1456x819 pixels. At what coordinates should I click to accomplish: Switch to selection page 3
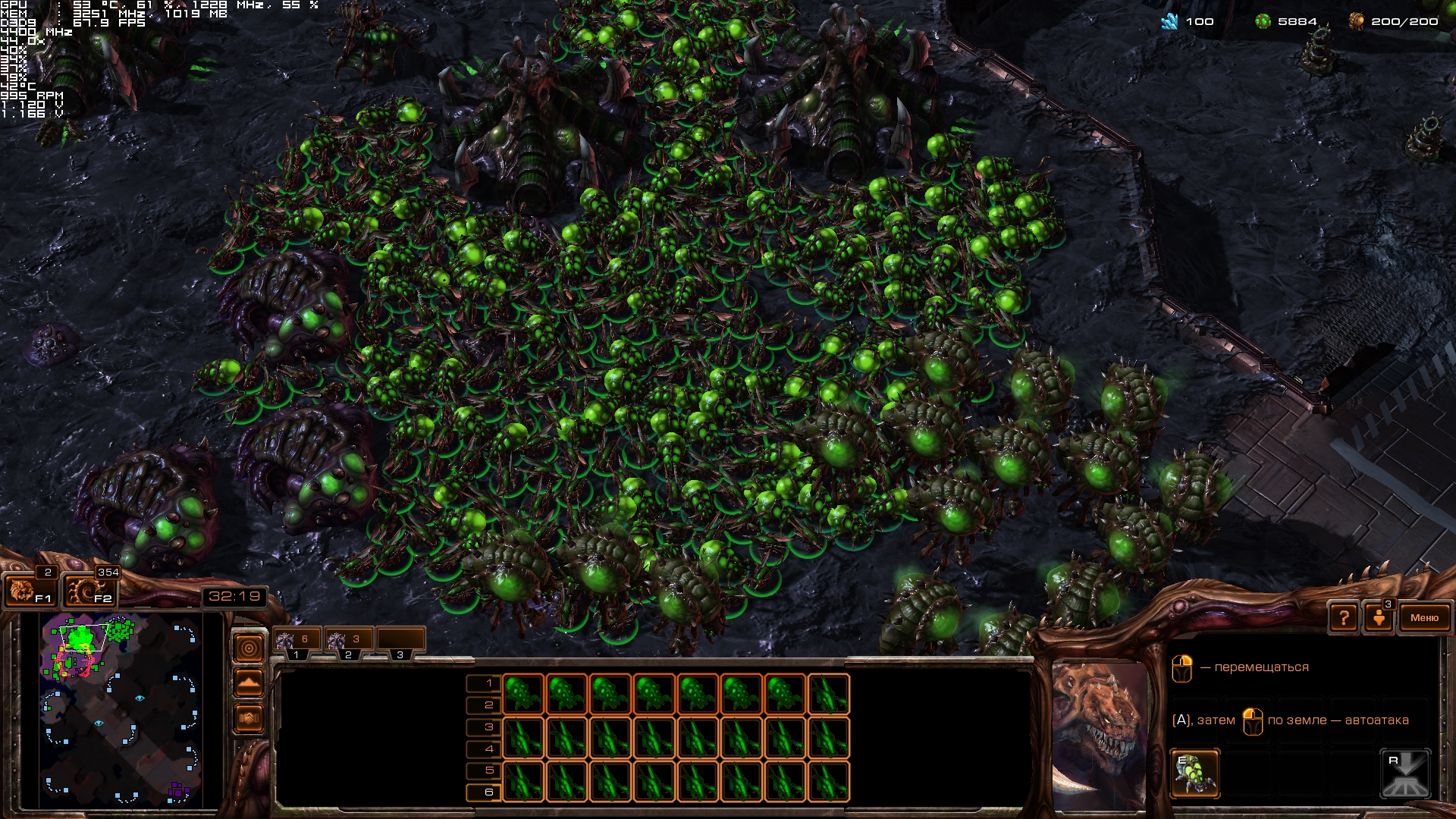coord(483,726)
